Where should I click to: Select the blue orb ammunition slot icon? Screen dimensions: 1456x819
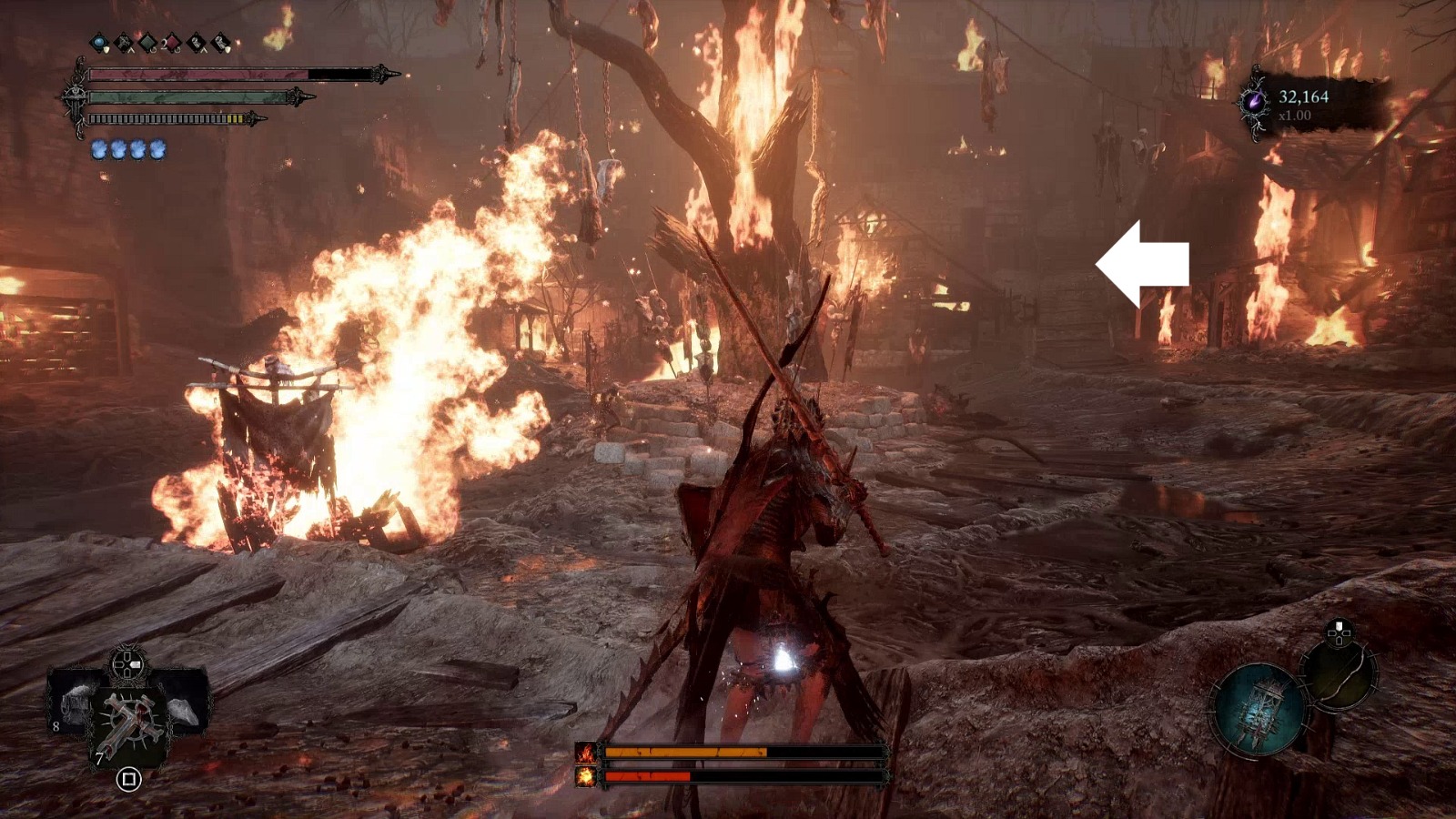(98, 41)
